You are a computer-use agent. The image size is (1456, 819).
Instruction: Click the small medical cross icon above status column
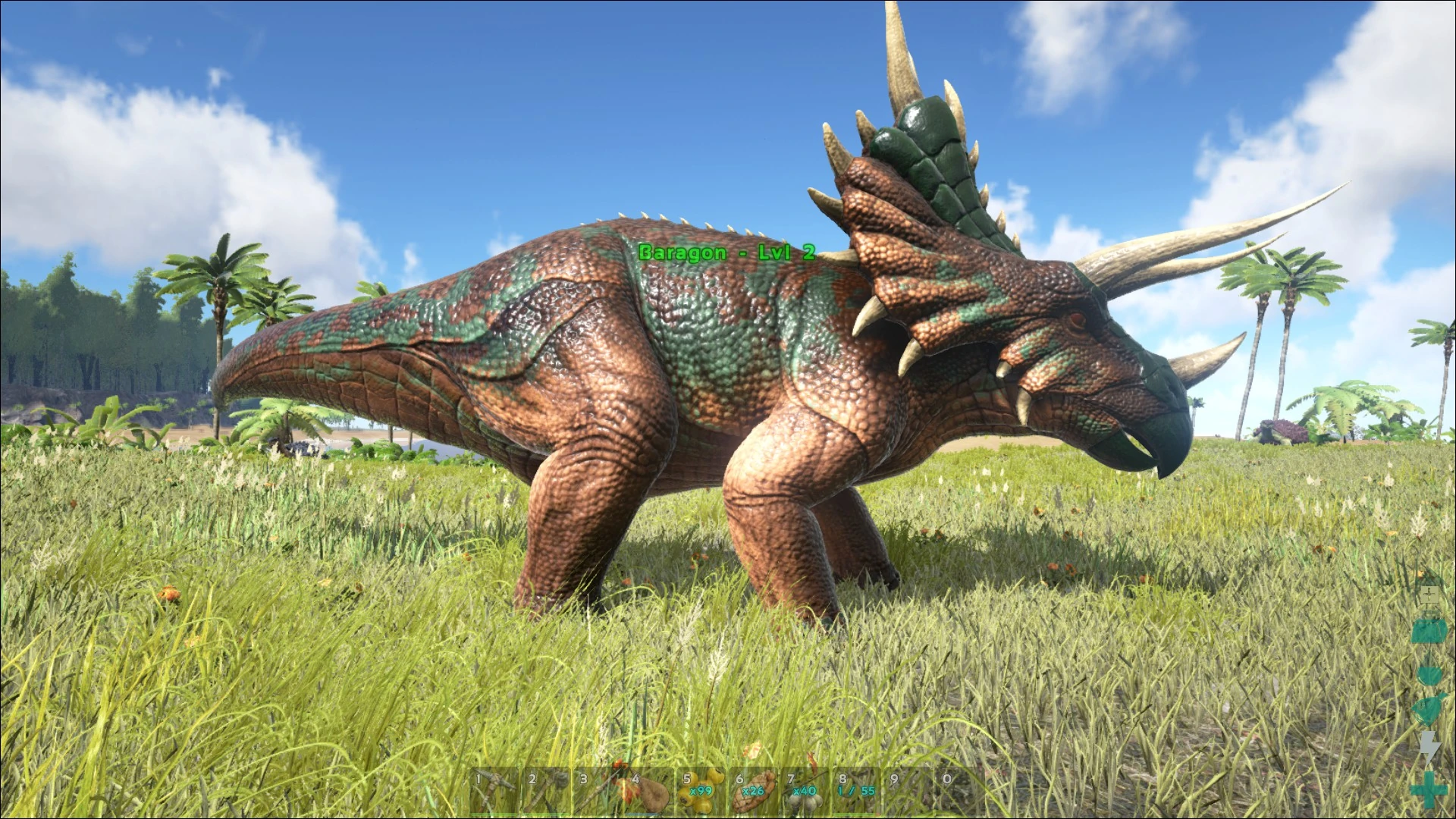[x=1430, y=595]
